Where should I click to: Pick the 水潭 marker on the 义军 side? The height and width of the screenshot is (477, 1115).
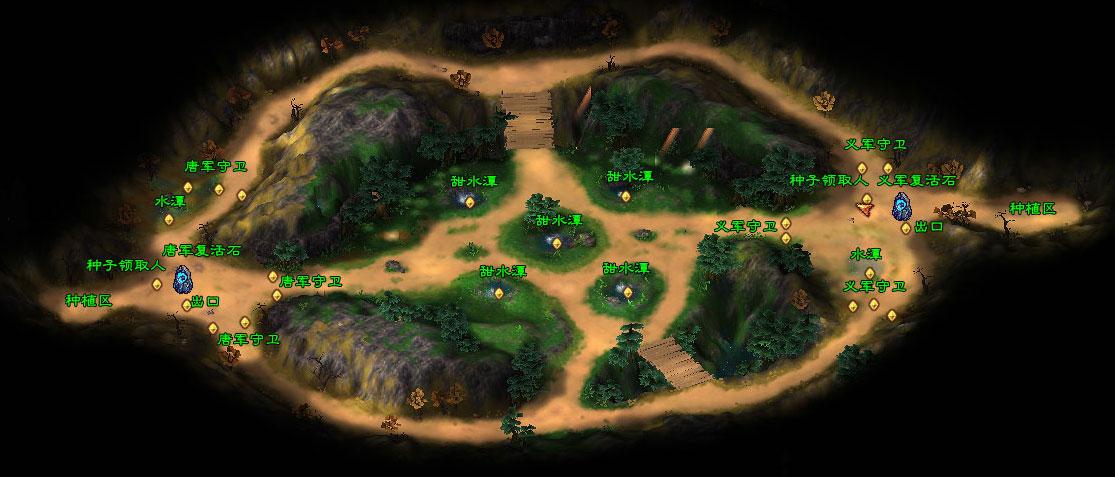(x=869, y=273)
